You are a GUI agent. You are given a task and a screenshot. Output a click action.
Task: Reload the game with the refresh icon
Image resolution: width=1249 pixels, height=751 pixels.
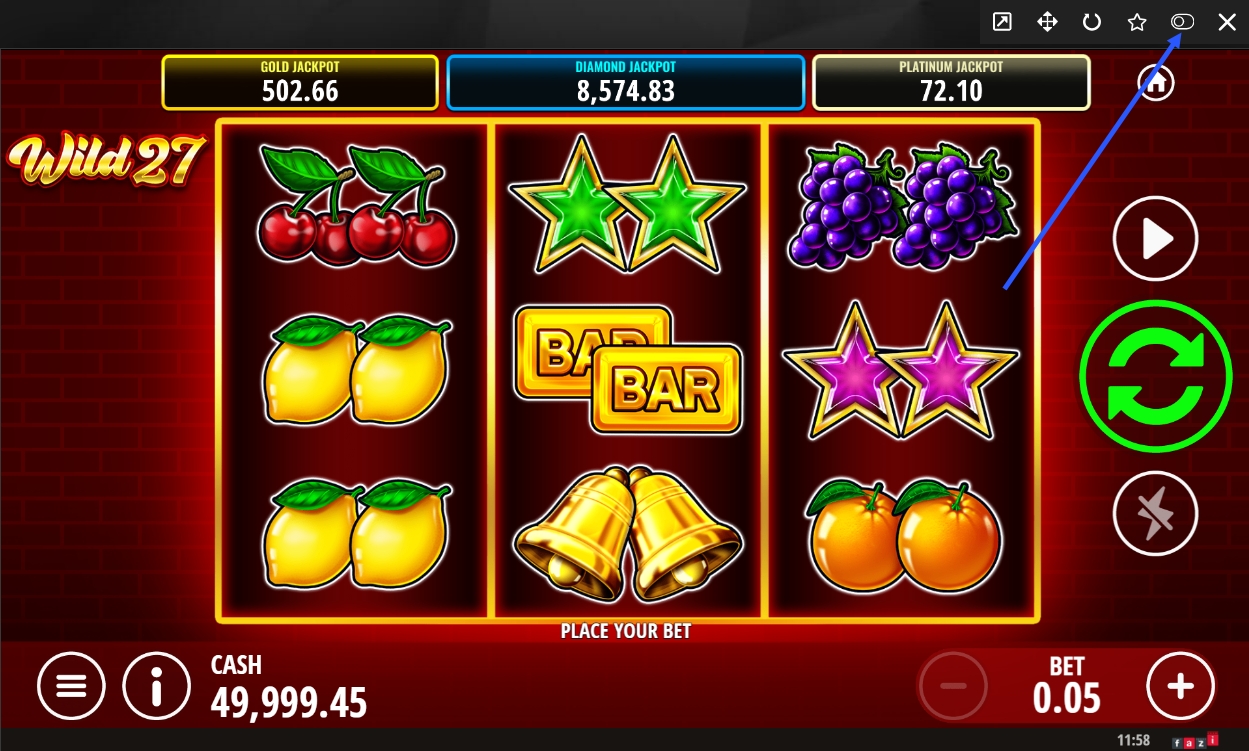1092,22
